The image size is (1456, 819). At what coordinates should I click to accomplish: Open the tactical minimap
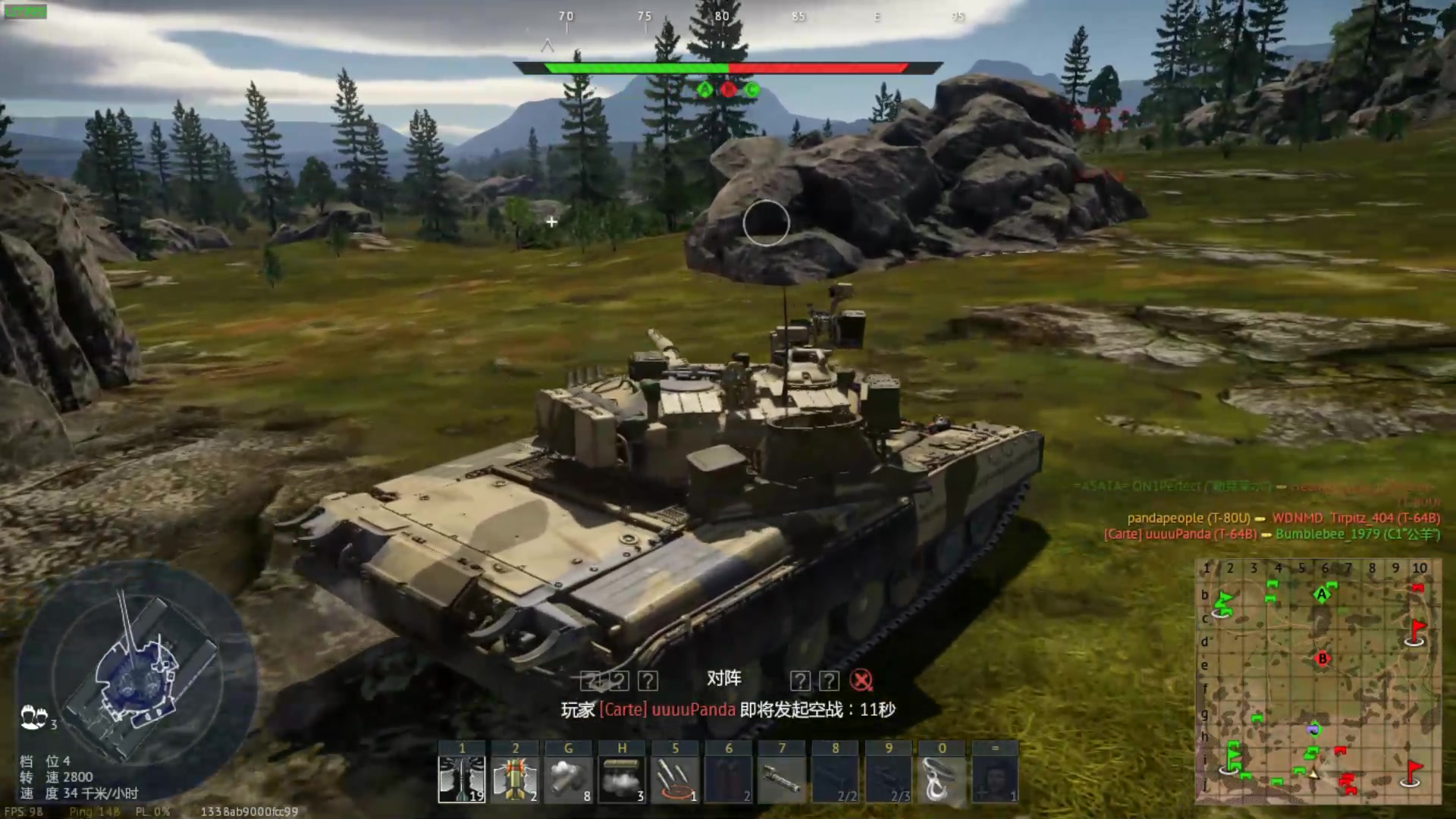click(x=1318, y=681)
